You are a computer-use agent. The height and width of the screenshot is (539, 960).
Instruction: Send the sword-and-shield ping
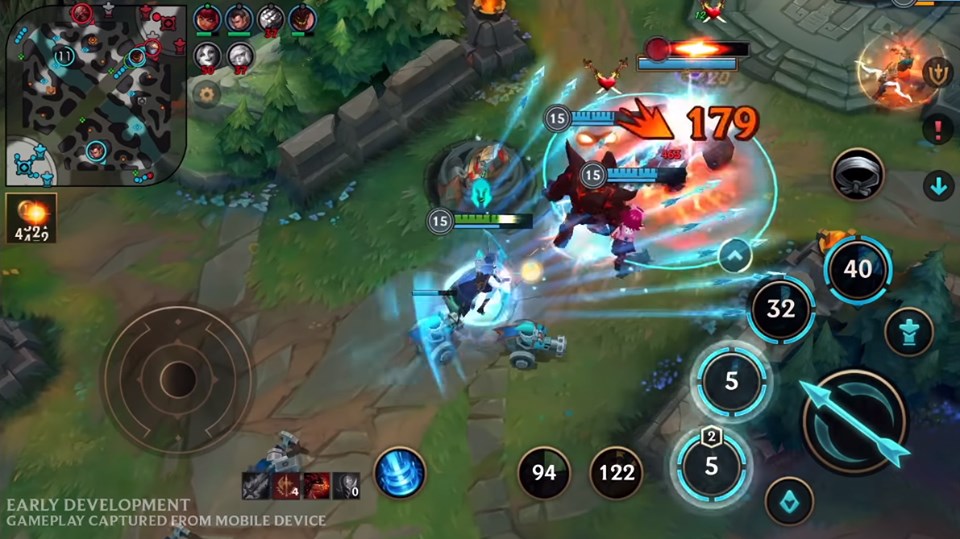[938, 74]
